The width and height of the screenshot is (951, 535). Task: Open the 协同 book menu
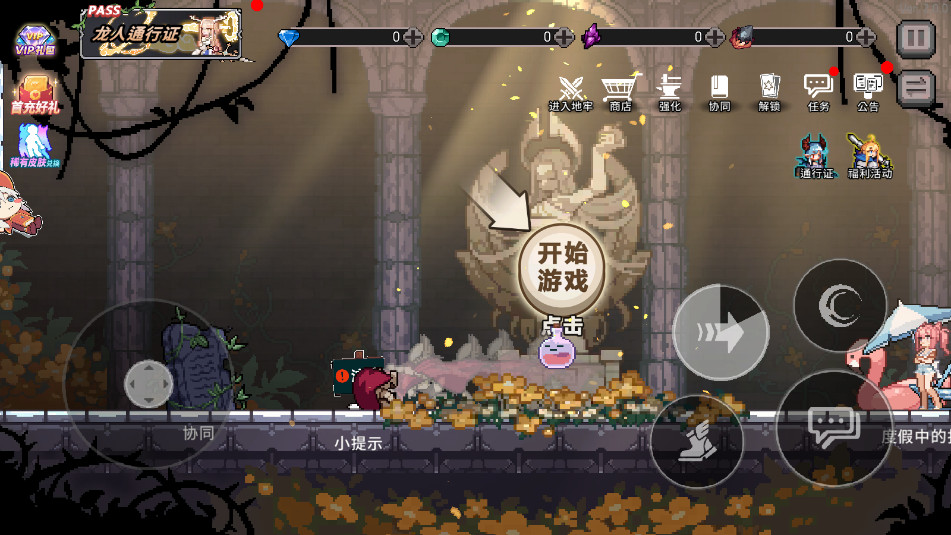(x=719, y=91)
